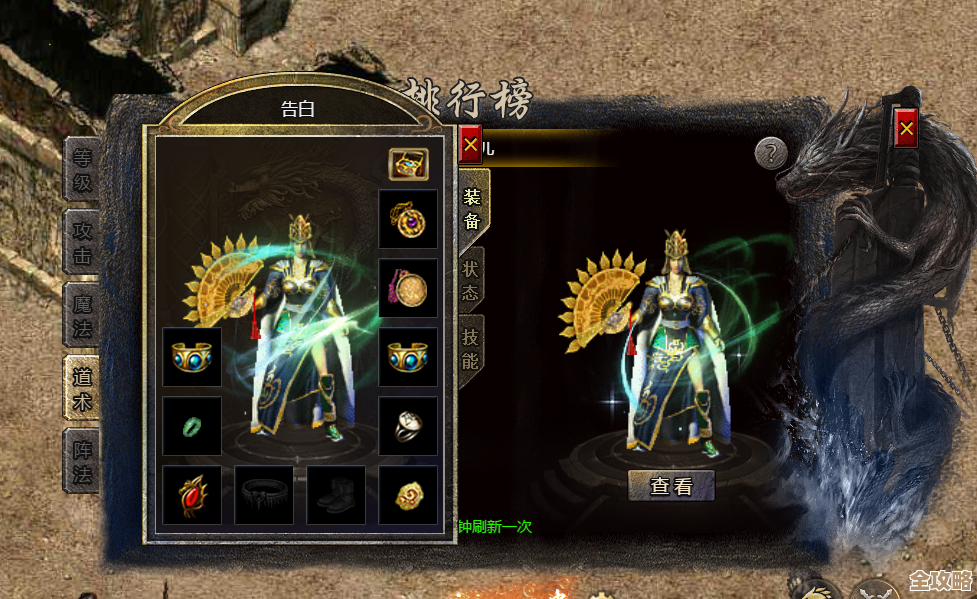Show the 魔法 magic ranking tab

[x=82, y=315]
